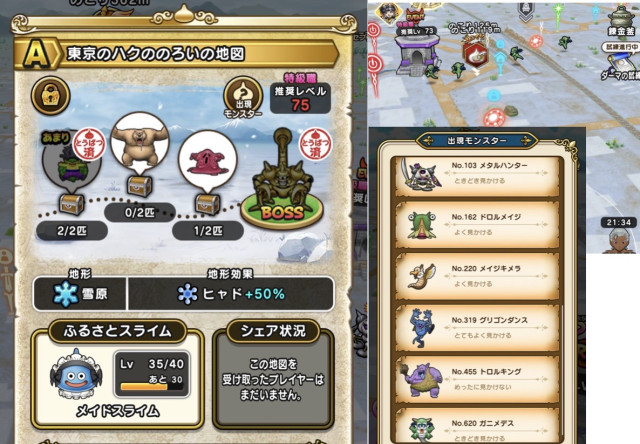This screenshot has width=640, height=444.
Task: Open the treasure chest under the 2/2匹 monster
Action: pos(71,203)
